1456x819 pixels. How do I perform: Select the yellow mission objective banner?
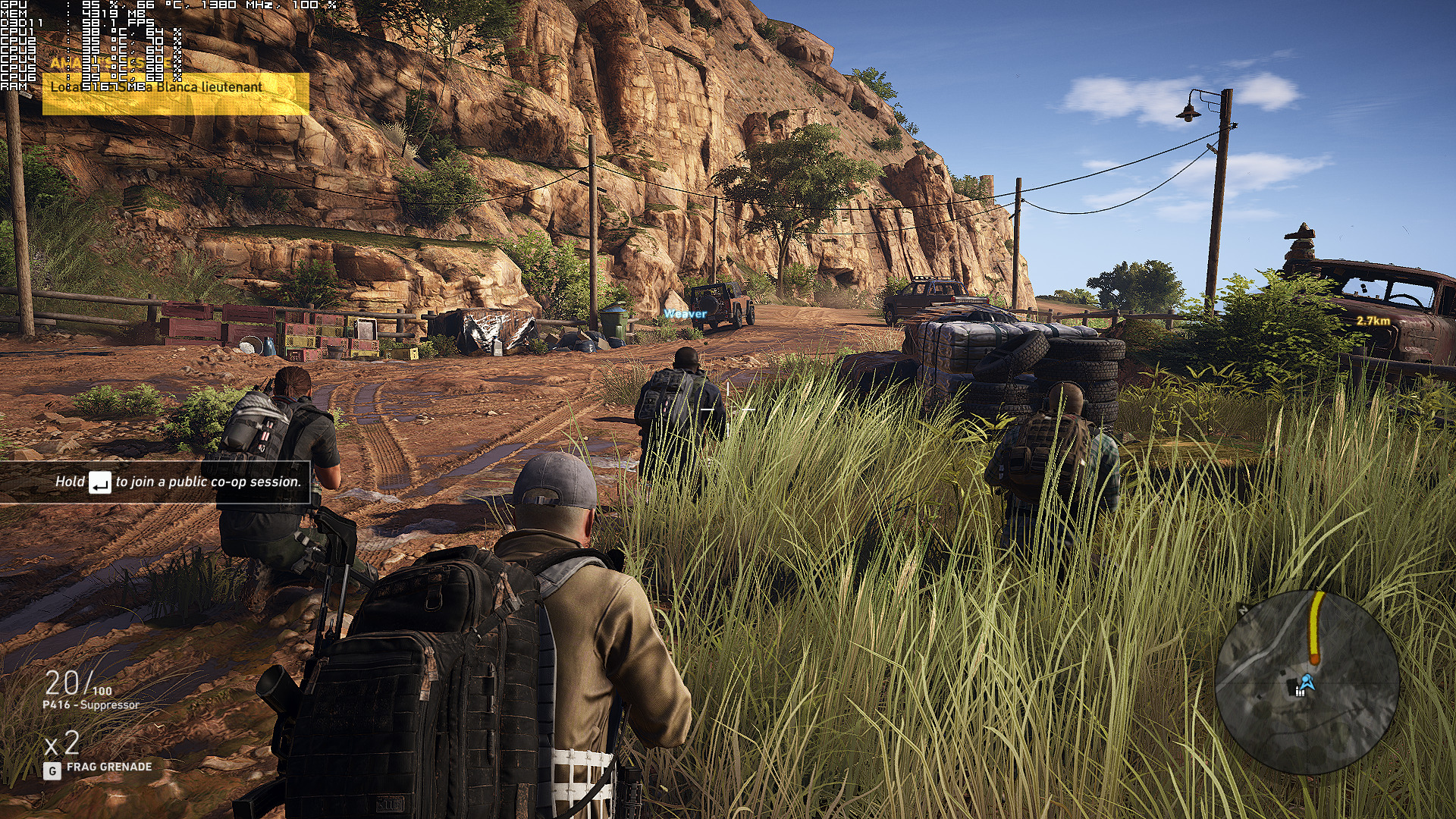coord(175,93)
